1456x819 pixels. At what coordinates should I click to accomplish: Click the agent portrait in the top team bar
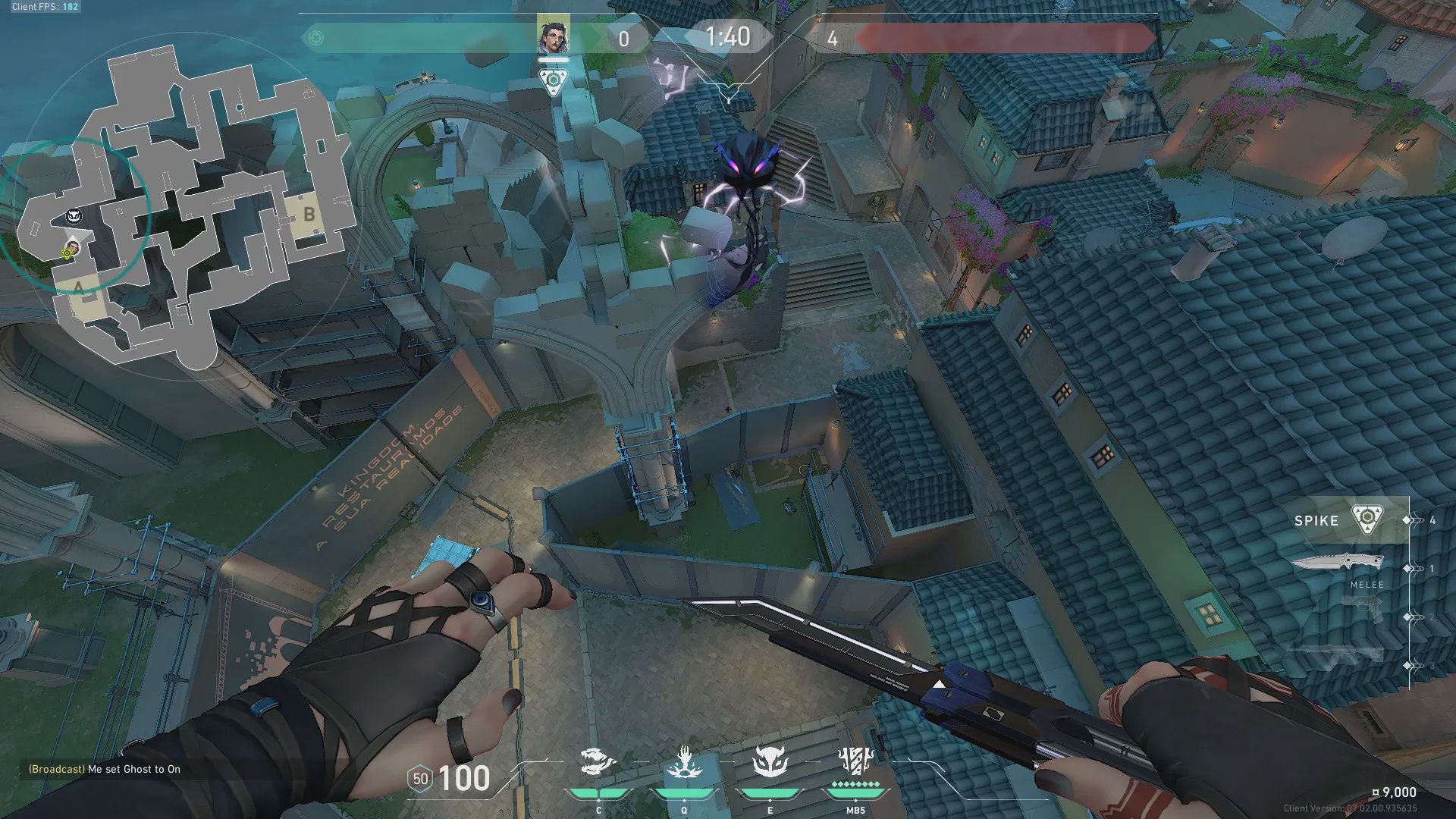(x=553, y=35)
